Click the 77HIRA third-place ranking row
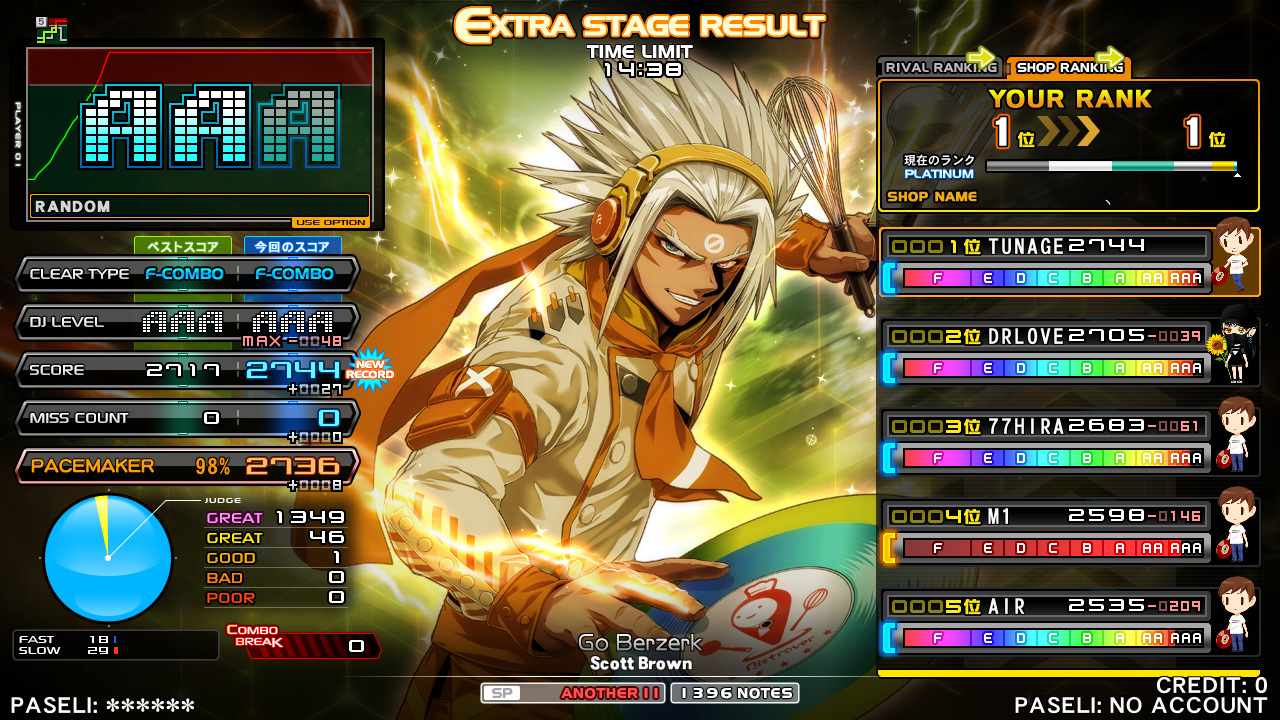The image size is (1280, 720). coord(1046,442)
